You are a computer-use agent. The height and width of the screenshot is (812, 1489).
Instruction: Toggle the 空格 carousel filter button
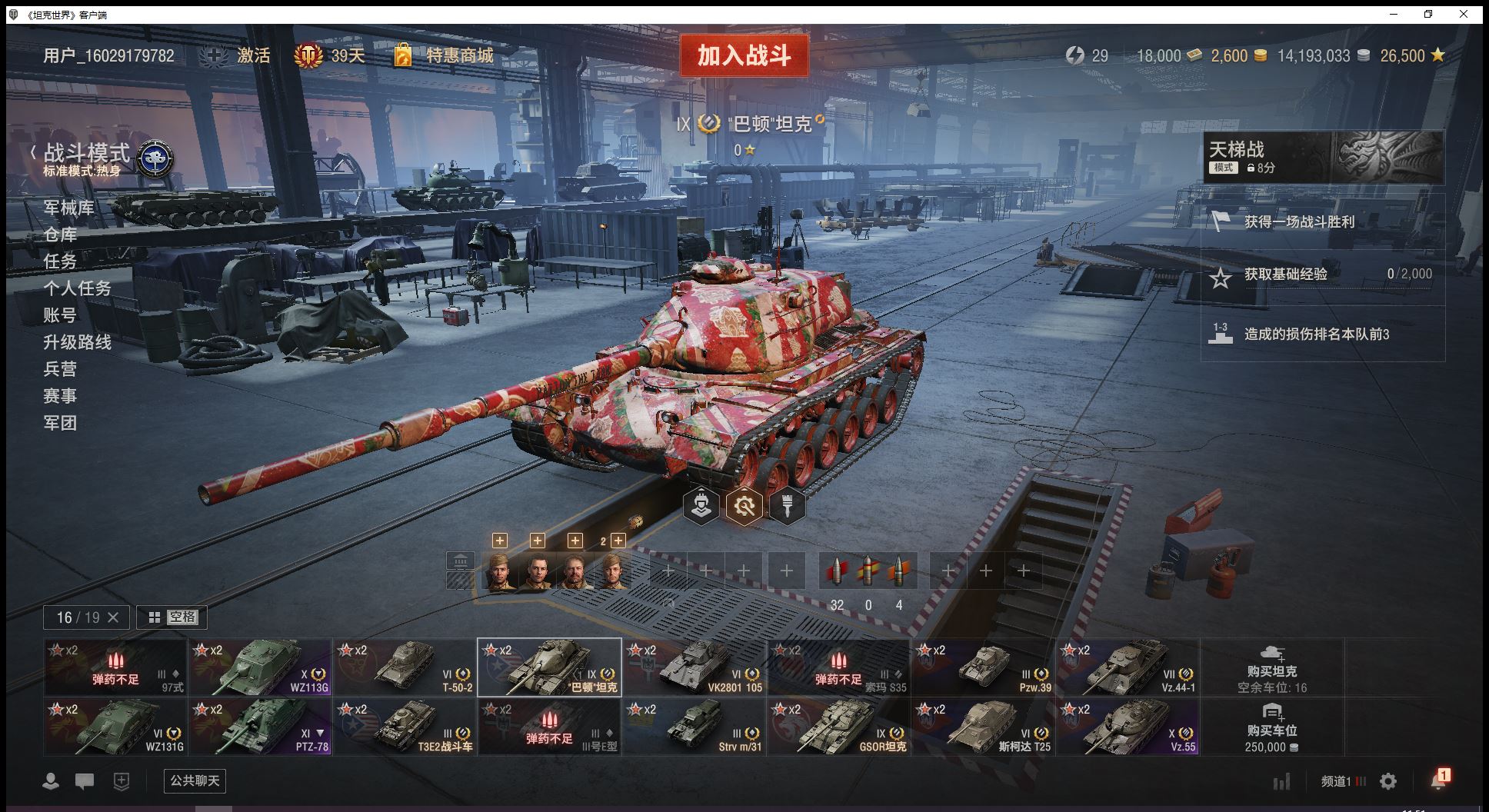[x=172, y=617]
